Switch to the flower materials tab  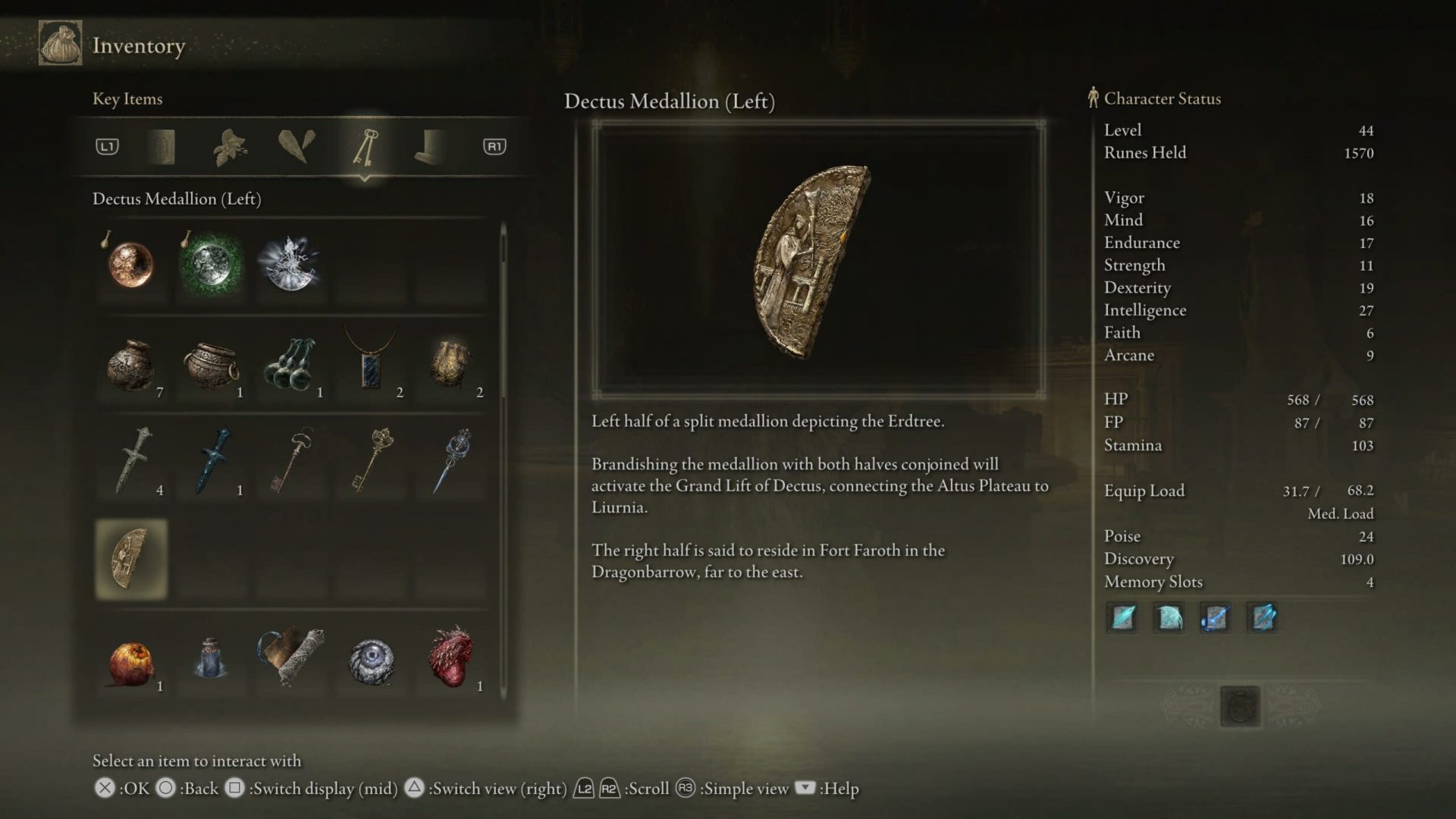click(229, 146)
